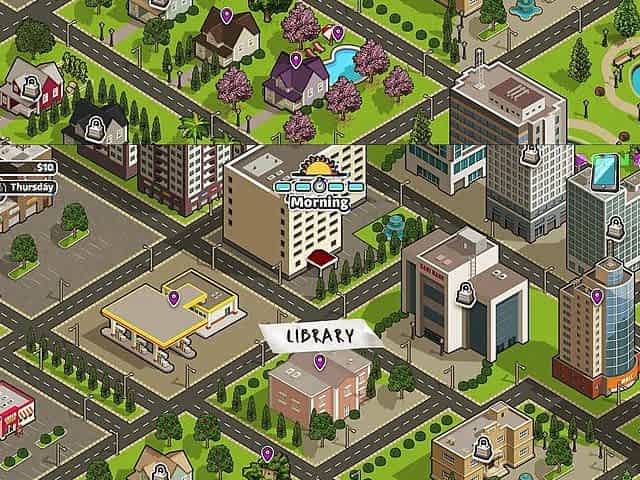Select the Library location marker
Image resolution: width=640 pixels, height=480 pixels.
[320, 361]
